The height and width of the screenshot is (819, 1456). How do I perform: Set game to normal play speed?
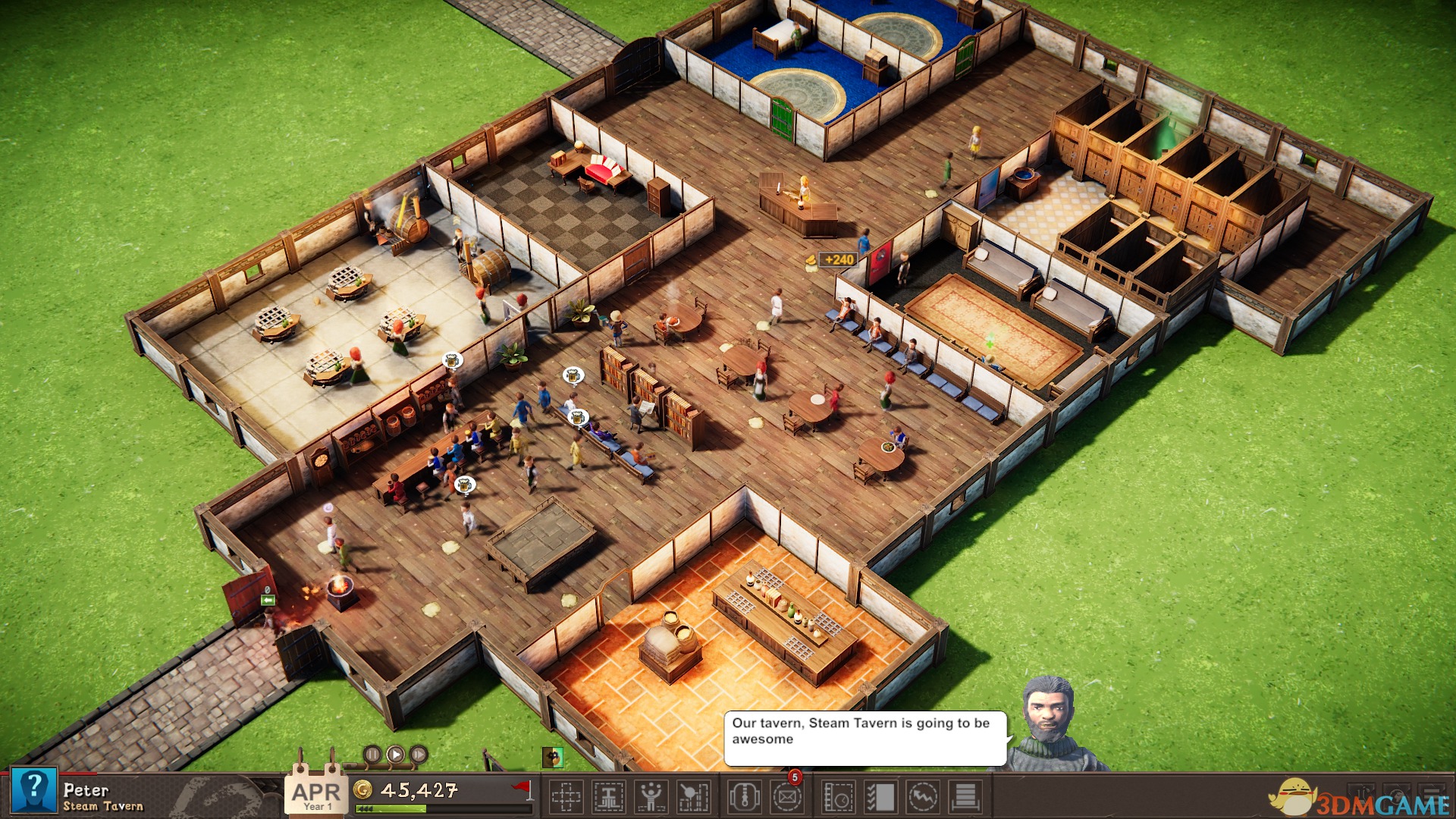click(396, 755)
